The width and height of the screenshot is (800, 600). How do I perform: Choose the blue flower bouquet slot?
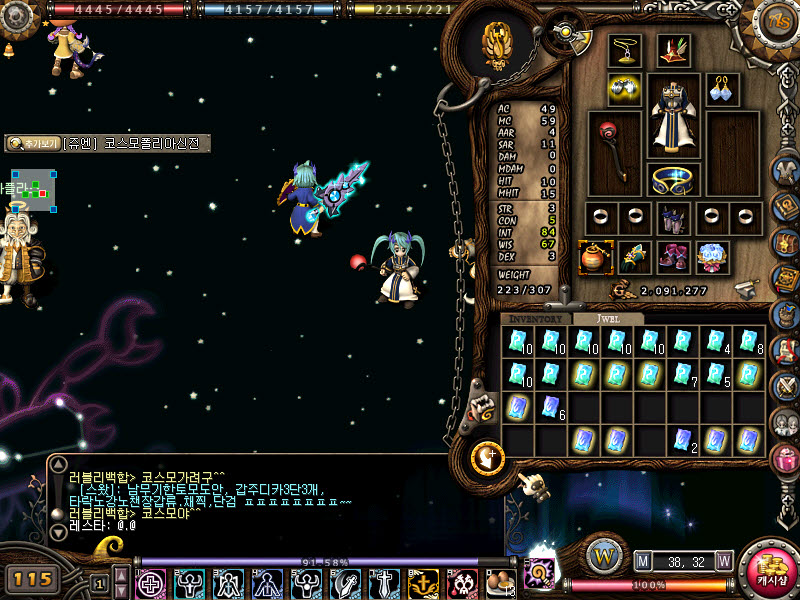[x=712, y=257]
